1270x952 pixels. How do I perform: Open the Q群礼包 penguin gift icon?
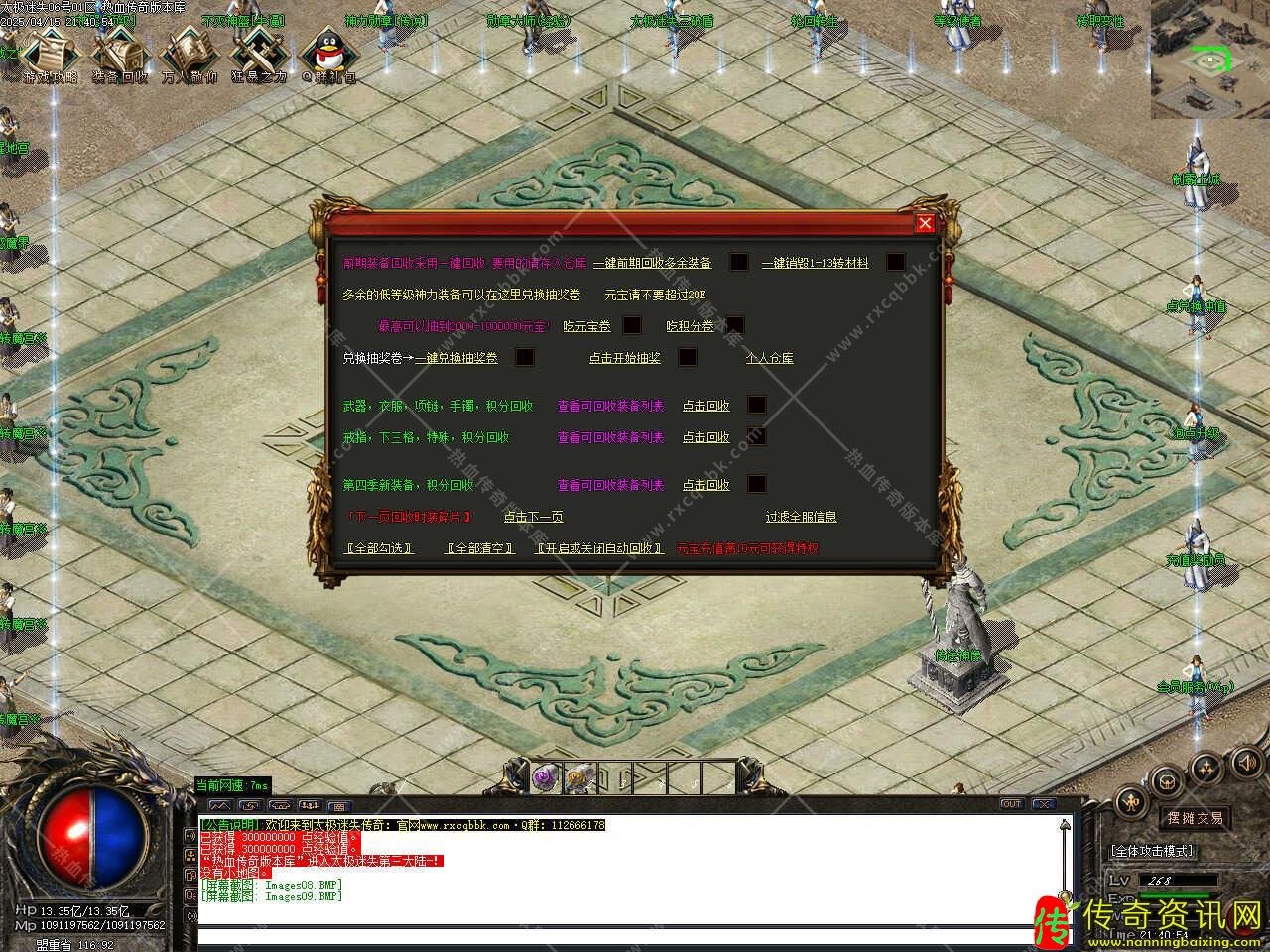pyautogui.click(x=328, y=55)
